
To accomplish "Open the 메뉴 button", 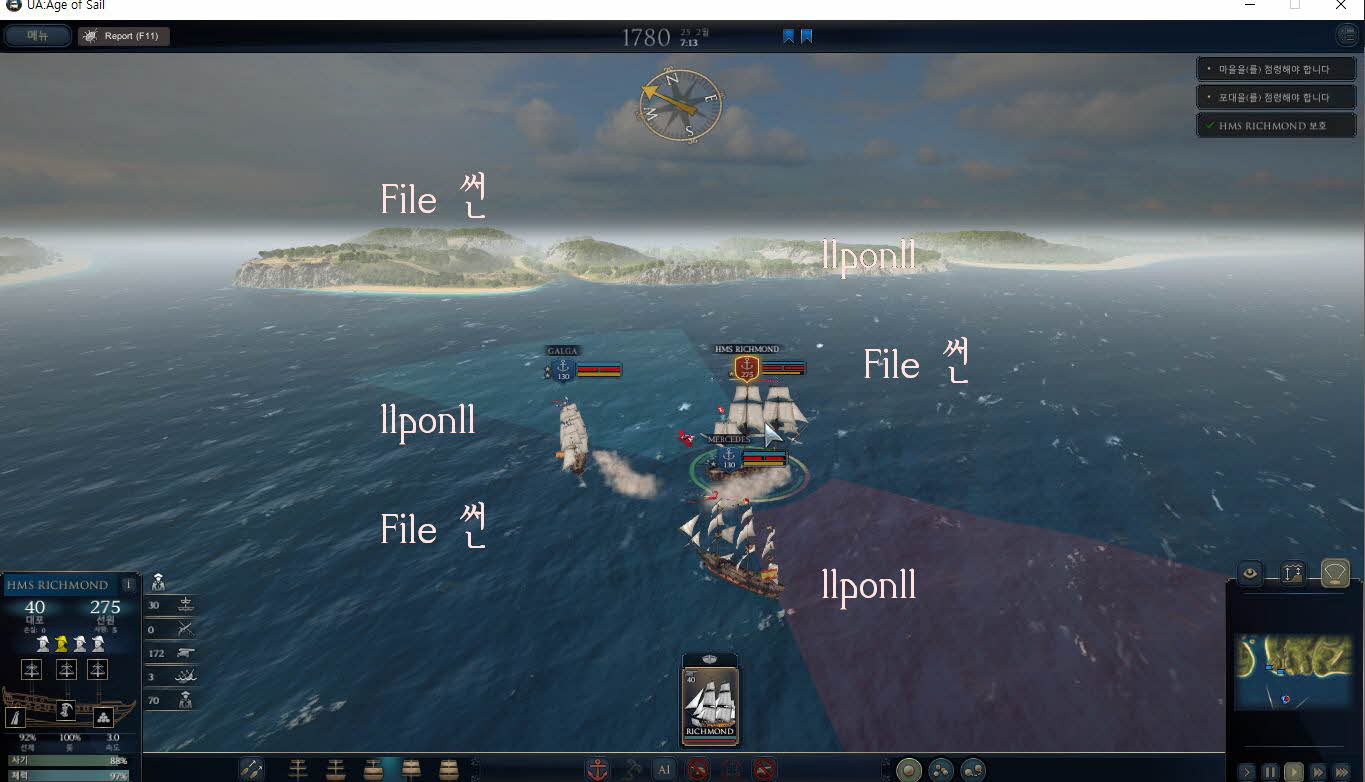I will click(38, 36).
